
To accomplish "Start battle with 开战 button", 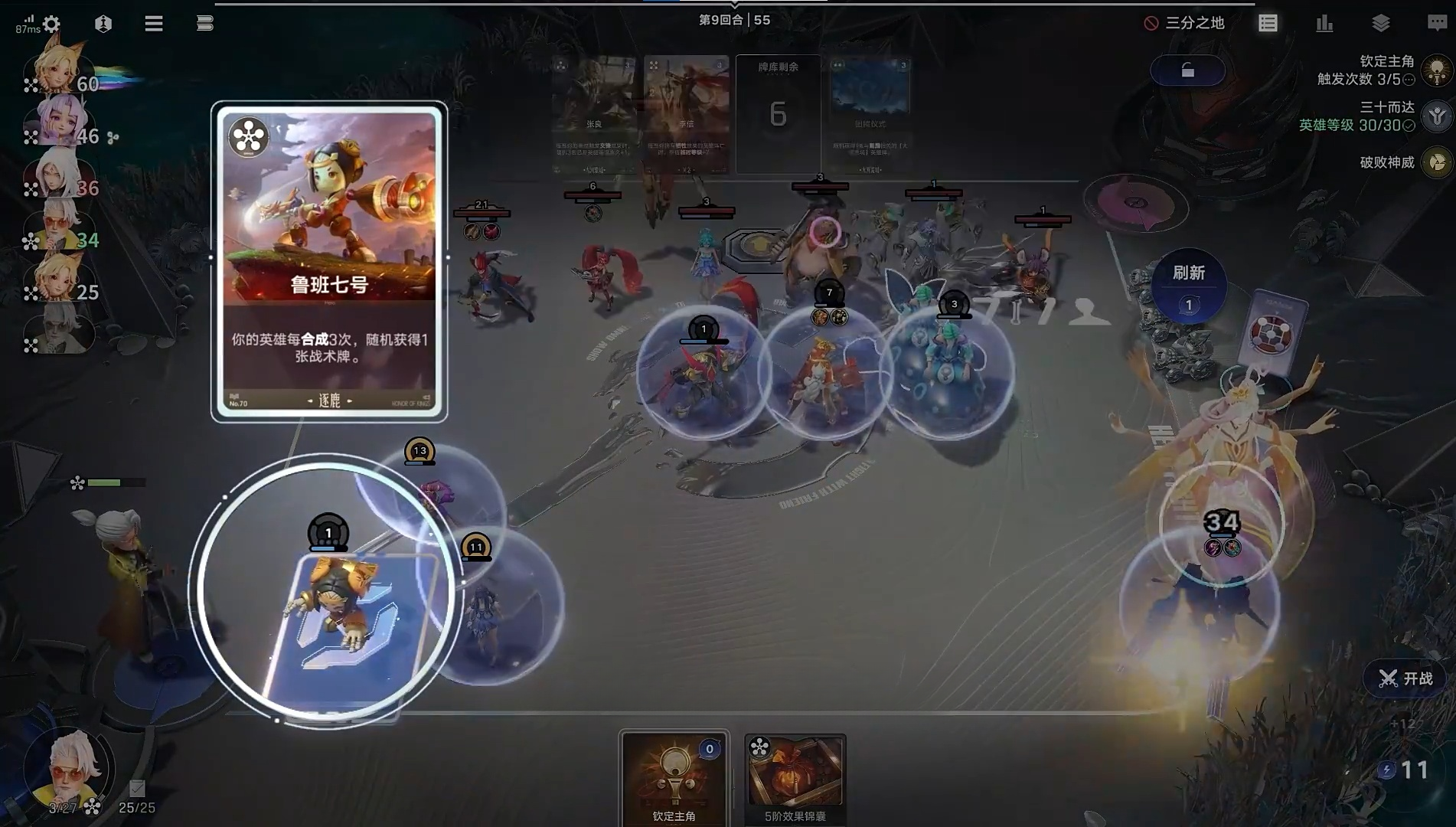I will point(1405,678).
